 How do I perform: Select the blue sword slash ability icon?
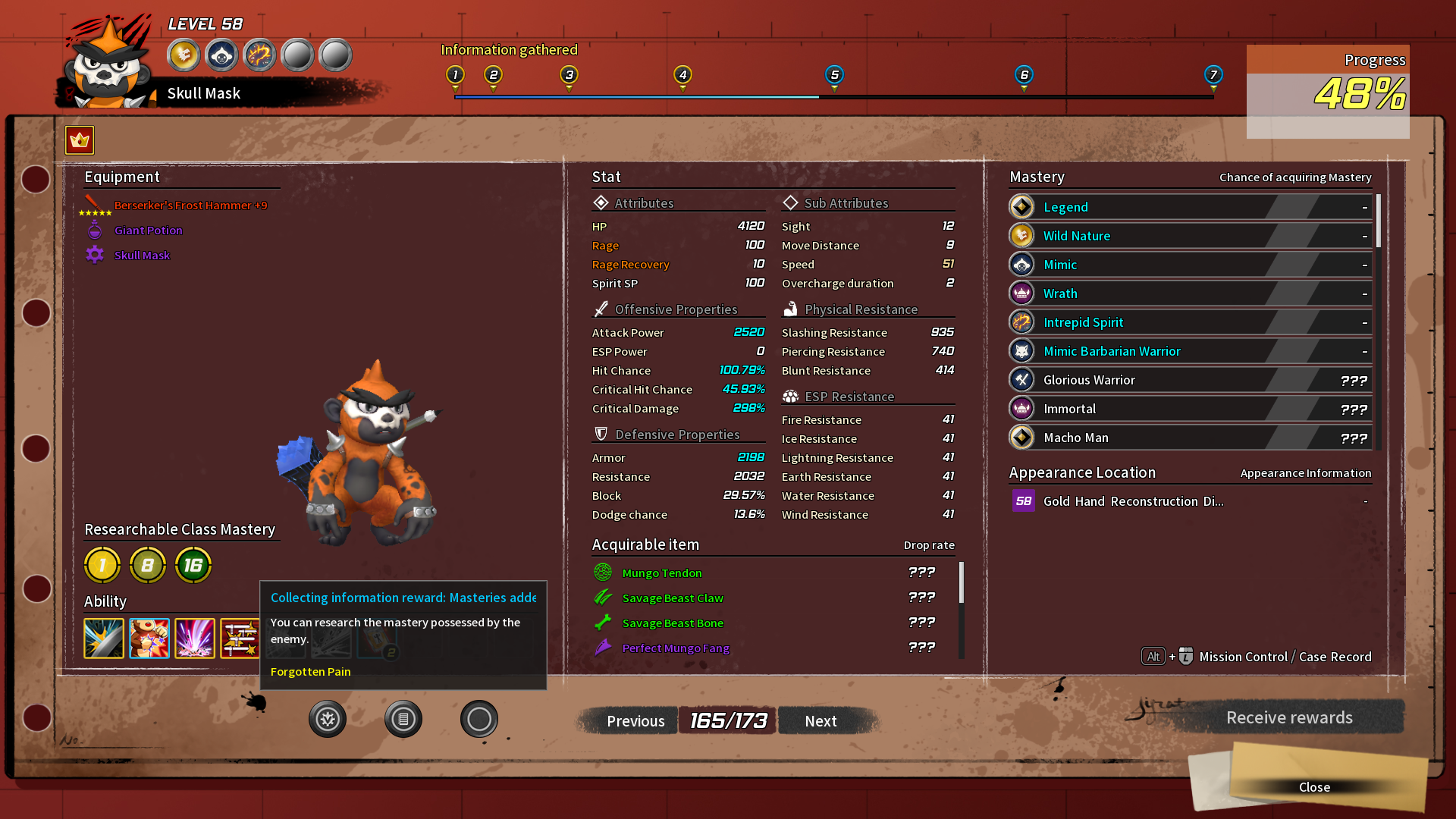click(x=104, y=638)
